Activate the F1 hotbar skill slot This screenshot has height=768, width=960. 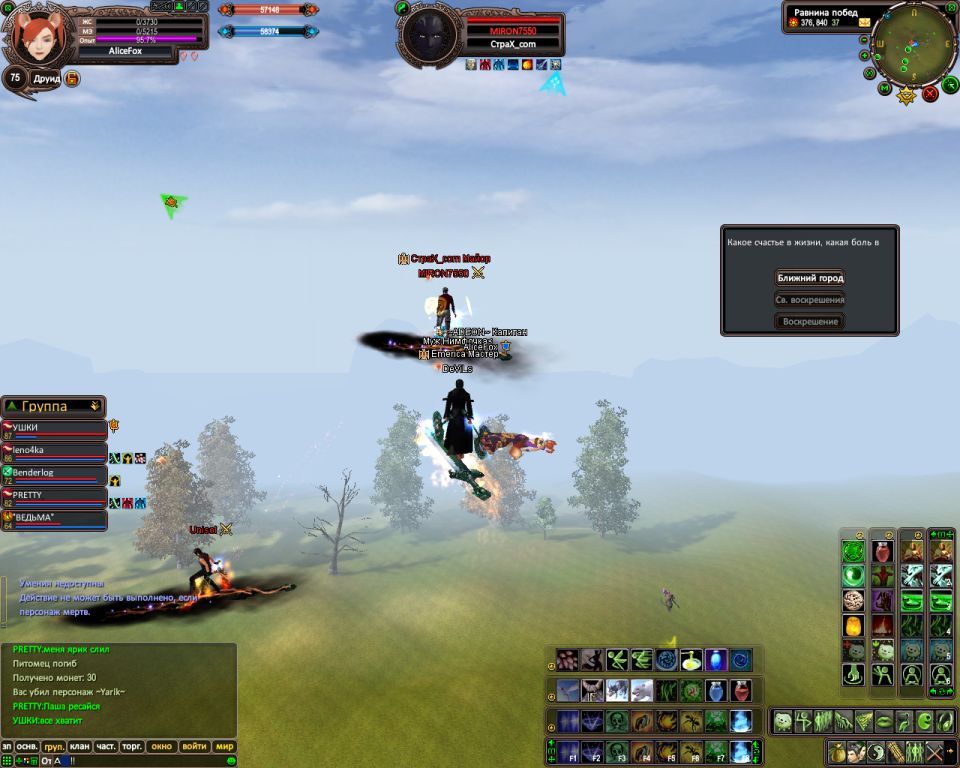point(568,750)
